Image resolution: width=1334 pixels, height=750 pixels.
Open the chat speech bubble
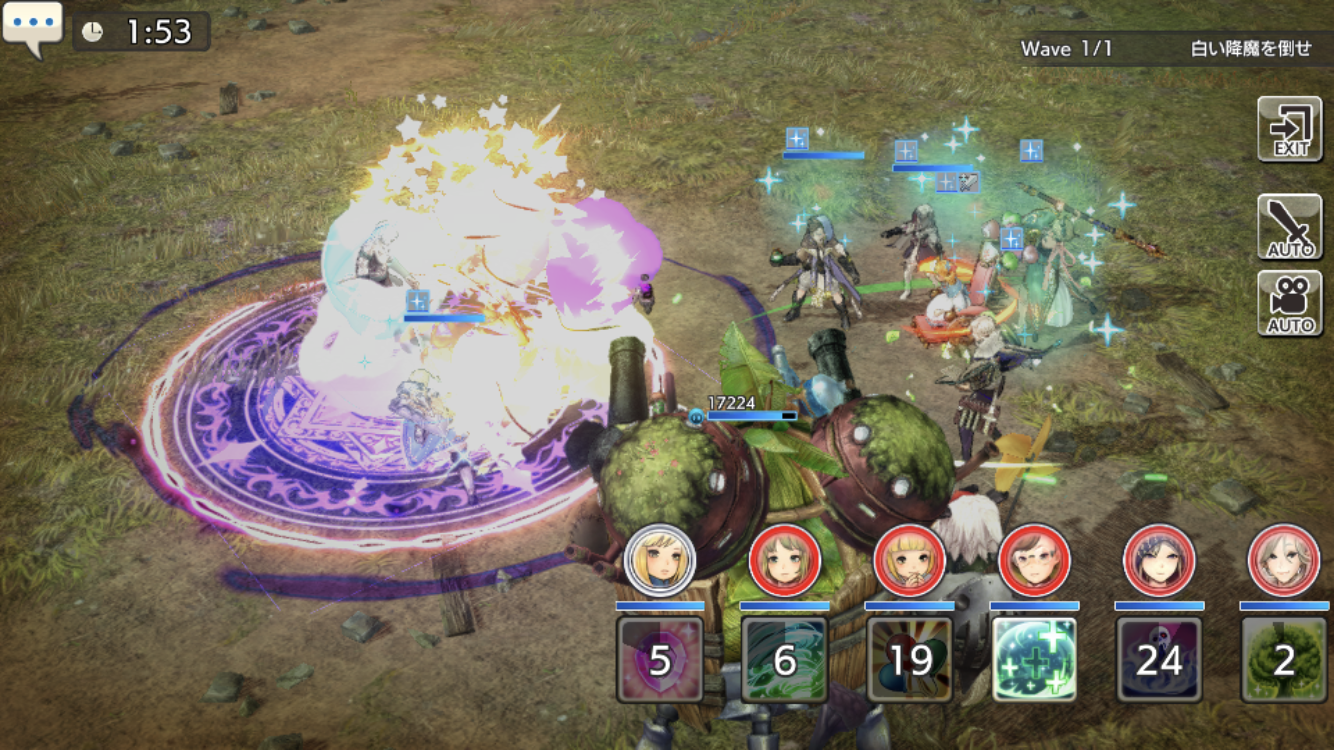[32, 28]
